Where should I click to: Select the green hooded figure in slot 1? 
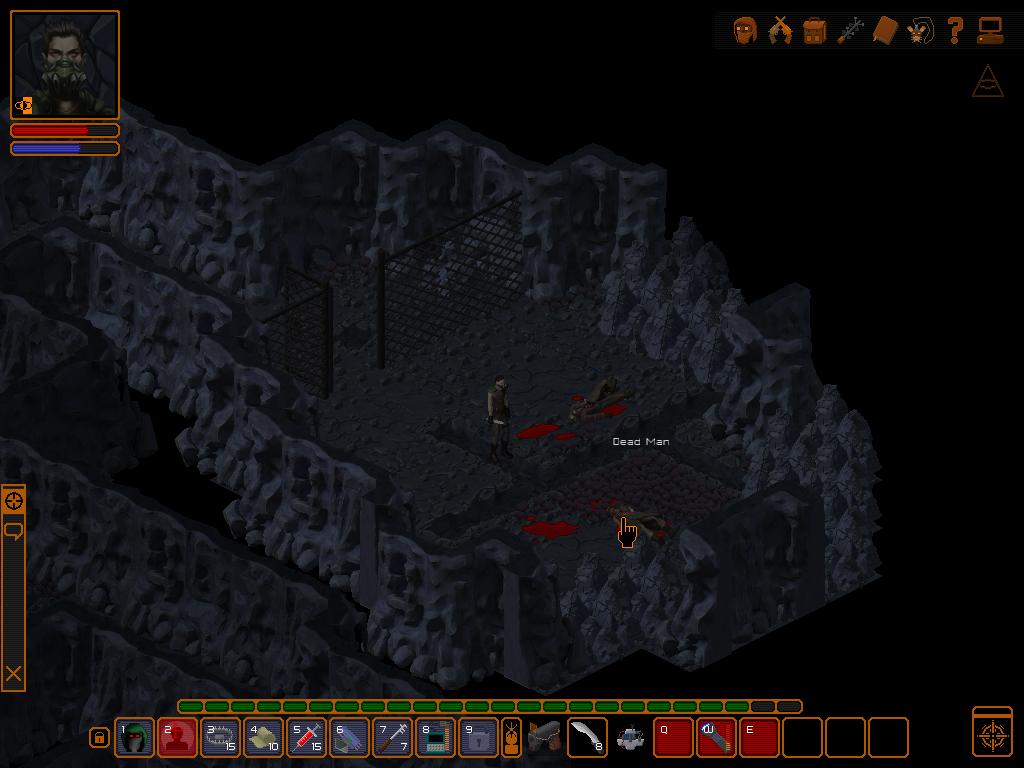pos(135,738)
